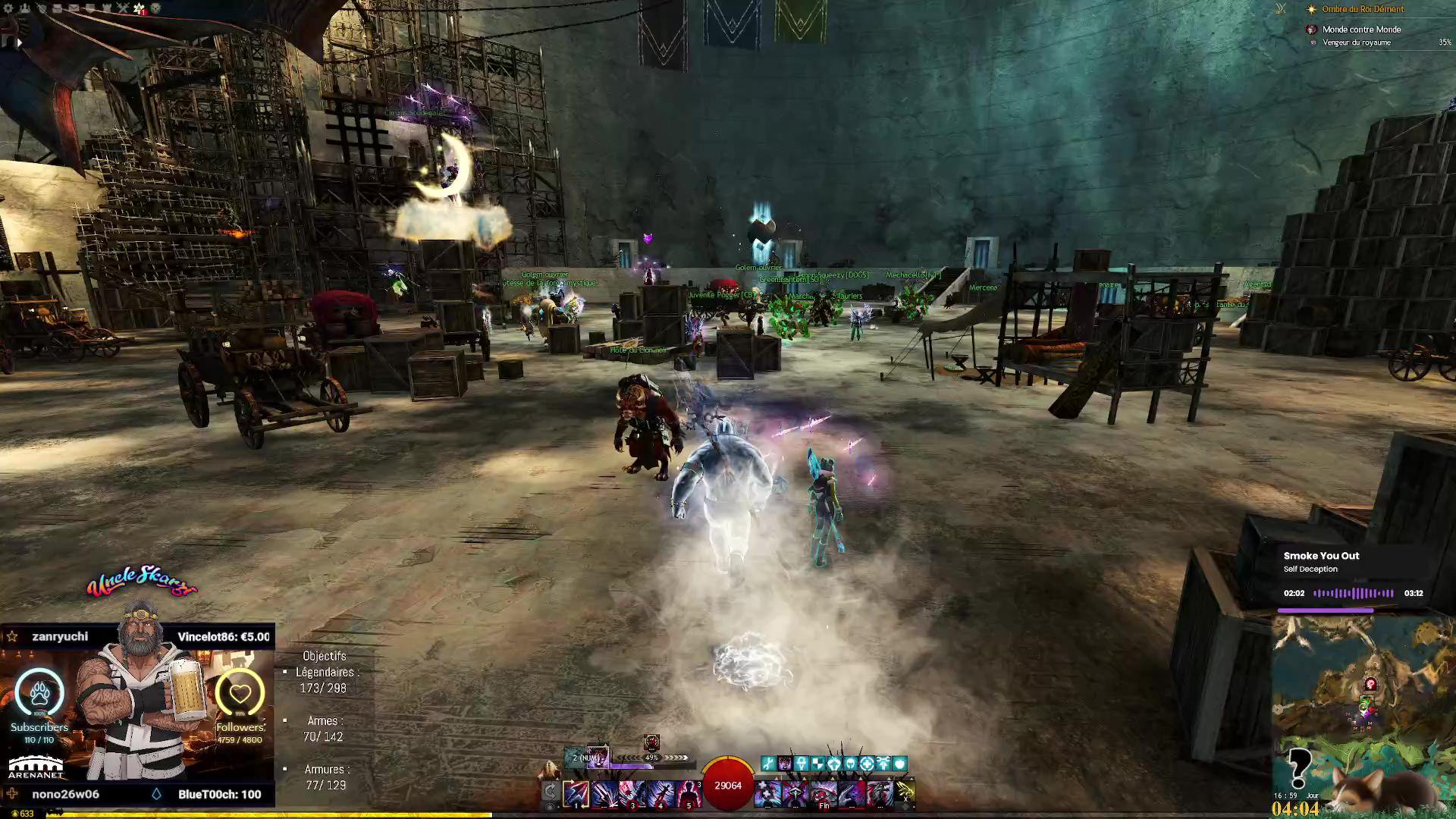The width and height of the screenshot is (1456, 819).
Task: Open the star icon with red notification badge
Action: (139, 8)
